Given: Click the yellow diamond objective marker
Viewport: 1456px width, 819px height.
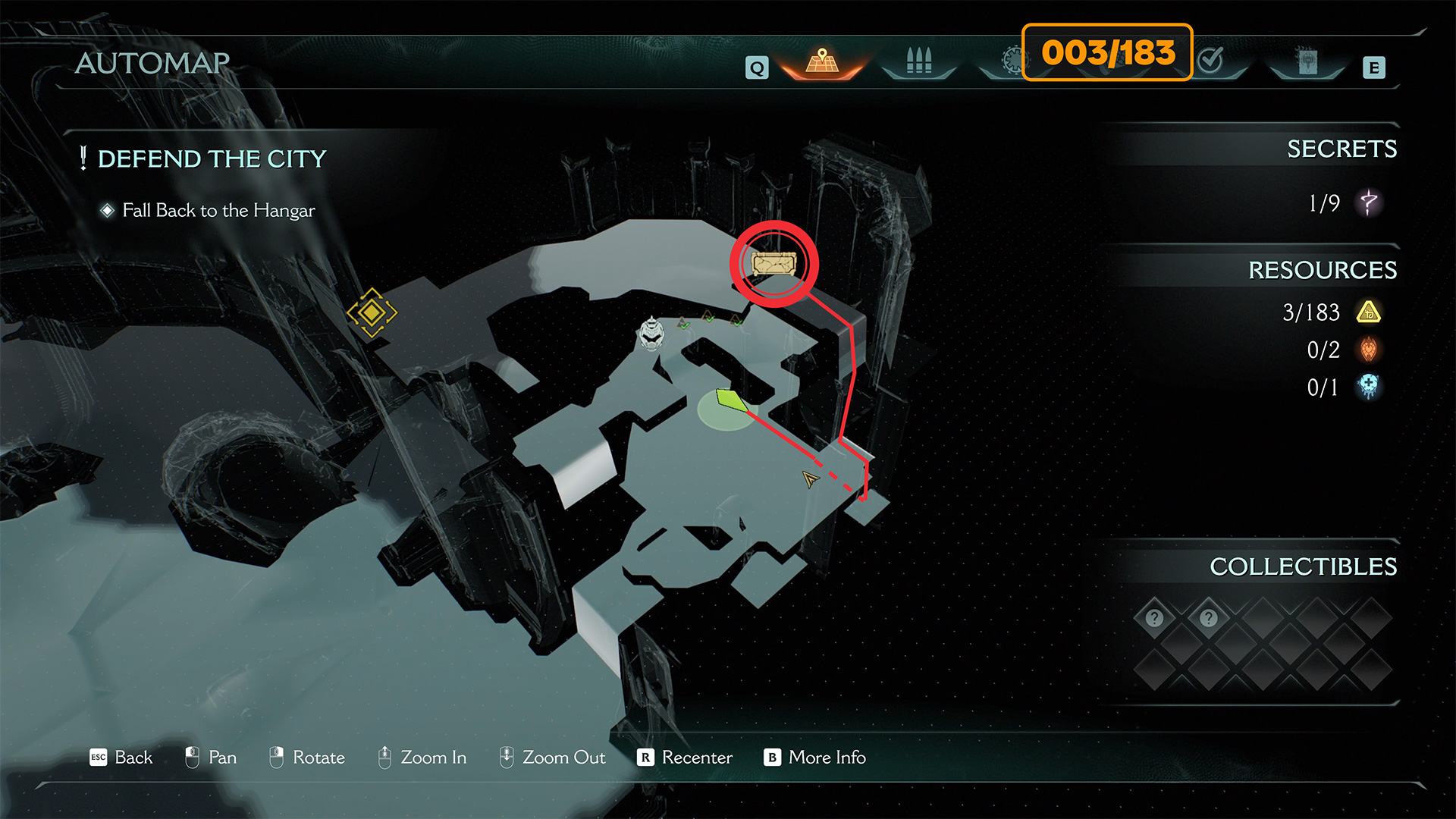Looking at the screenshot, I should click(x=372, y=312).
